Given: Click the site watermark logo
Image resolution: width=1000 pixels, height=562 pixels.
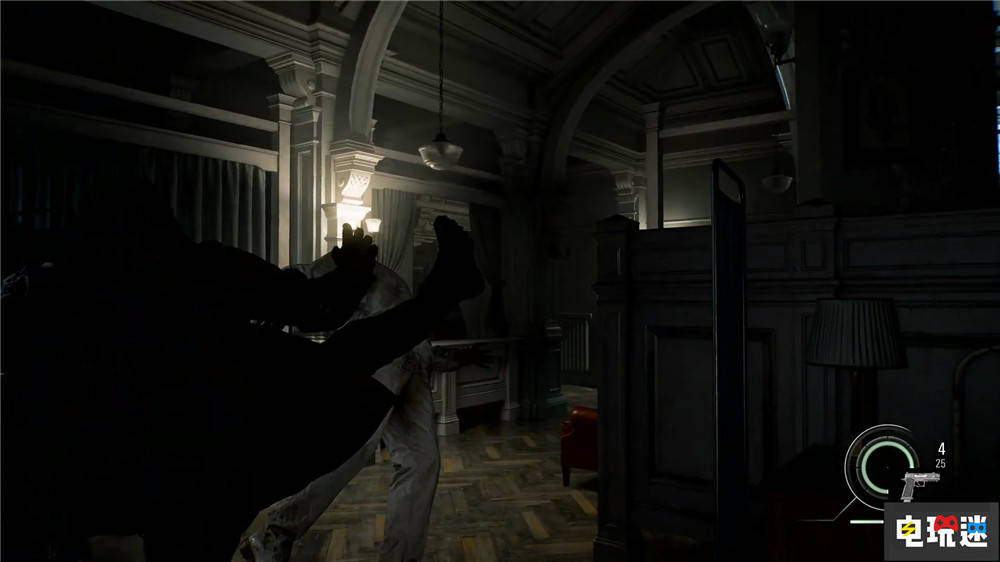Looking at the screenshot, I should 939,529.
